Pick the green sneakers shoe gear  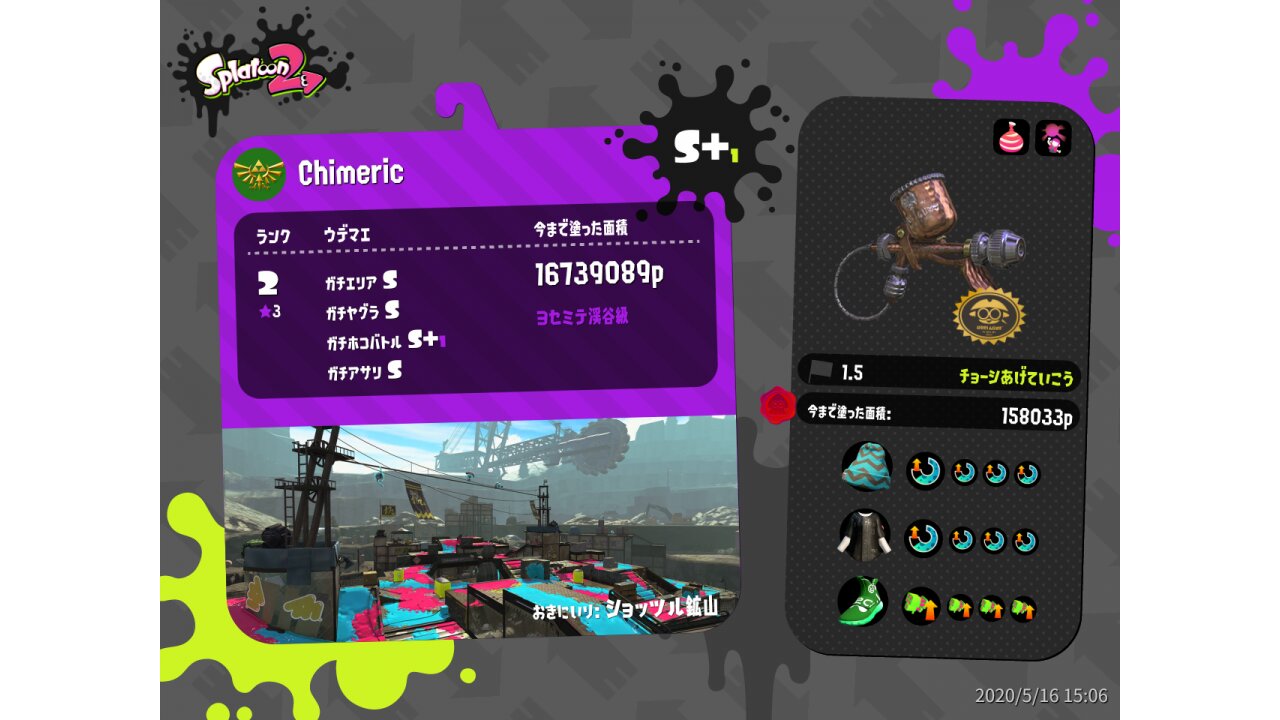click(x=862, y=603)
